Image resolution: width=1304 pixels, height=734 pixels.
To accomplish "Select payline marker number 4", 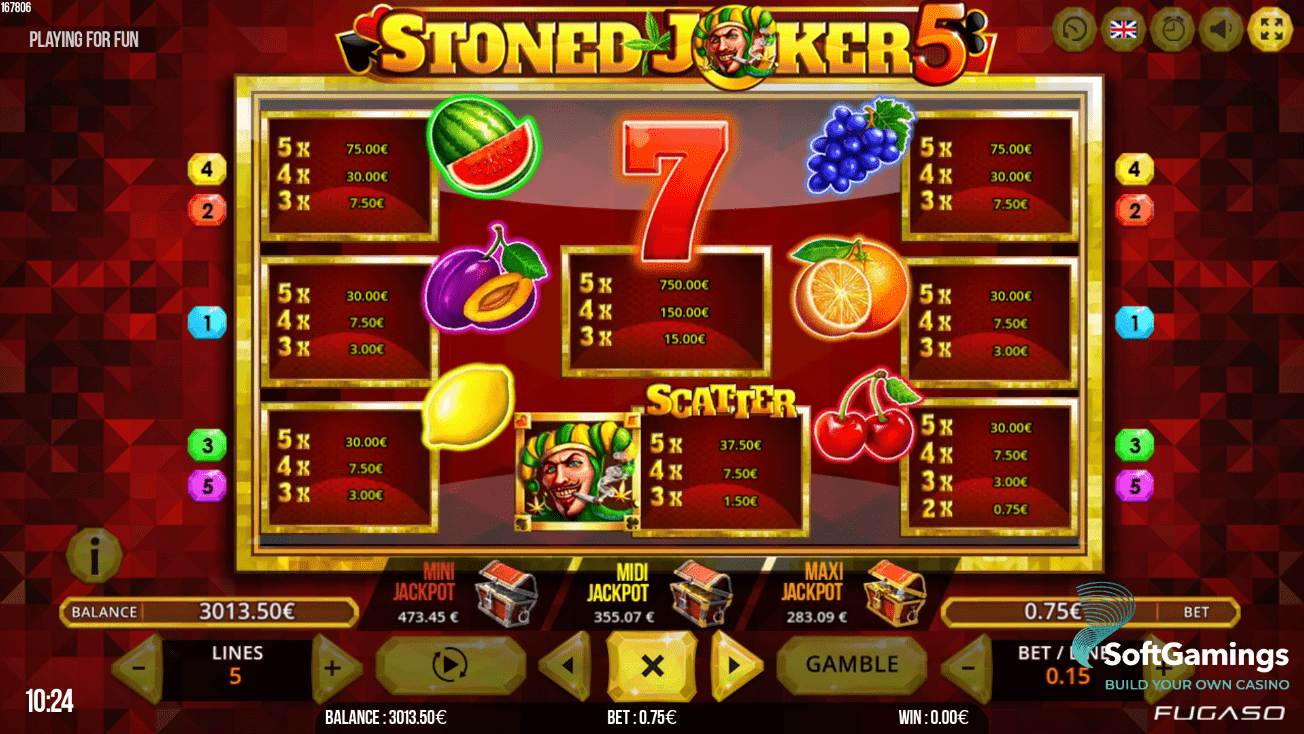I will (207, 168).
